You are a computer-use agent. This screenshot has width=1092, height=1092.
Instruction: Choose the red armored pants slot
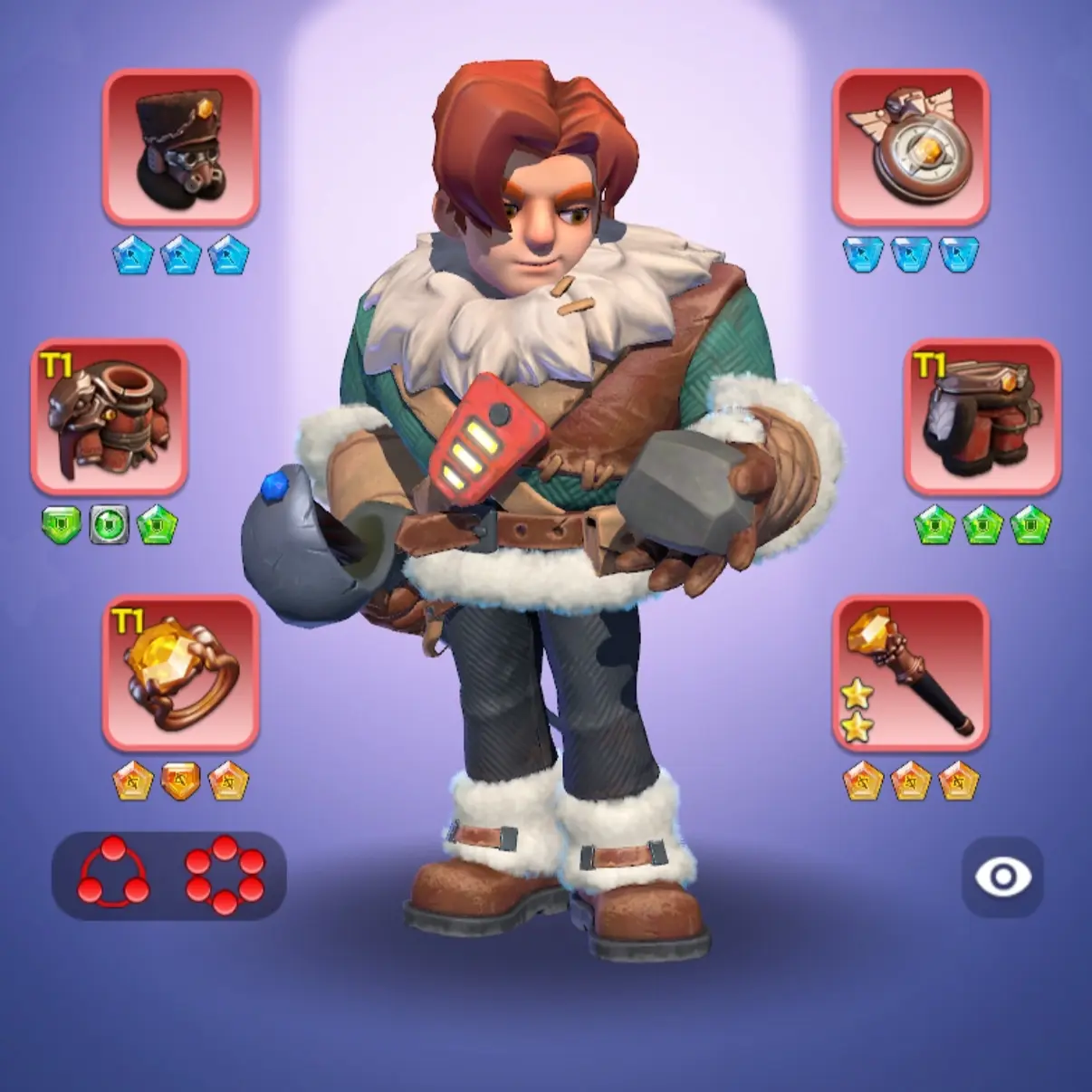982,417
